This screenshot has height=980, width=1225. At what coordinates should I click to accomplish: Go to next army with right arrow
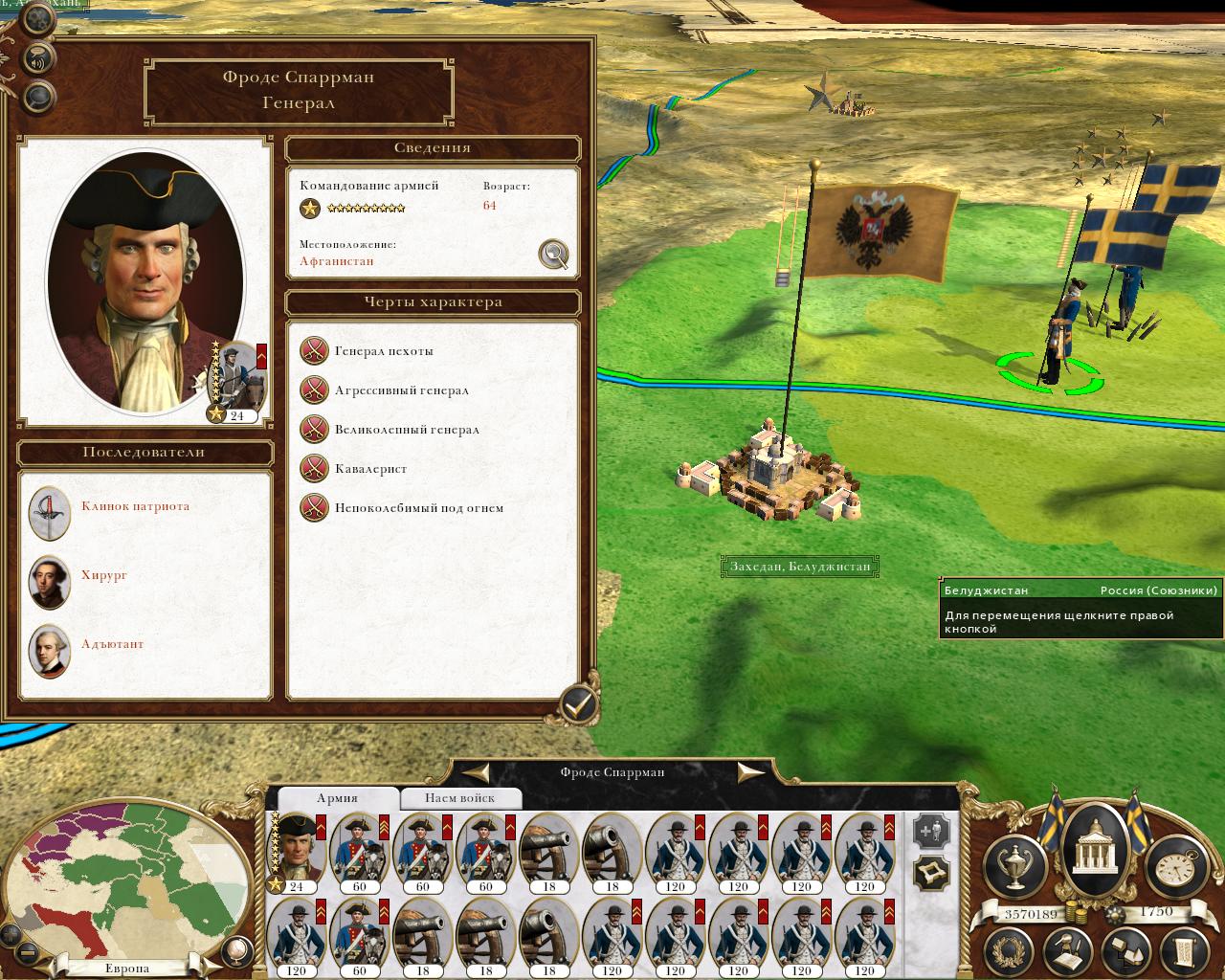click(x=751, y=772)
